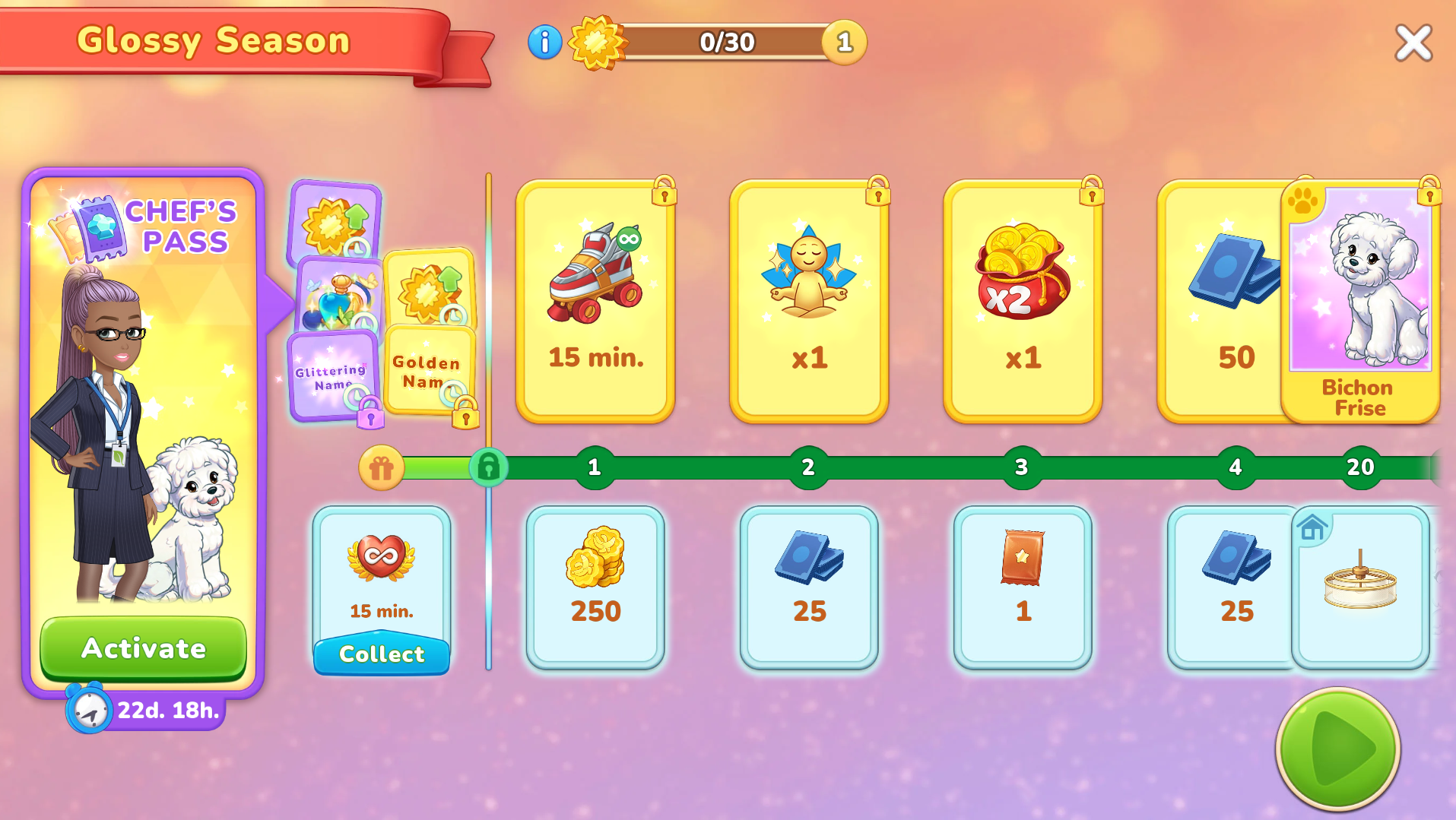Tap the Glittering Name locked reward
Viewport: 1456px width, 820px height.
331,376
